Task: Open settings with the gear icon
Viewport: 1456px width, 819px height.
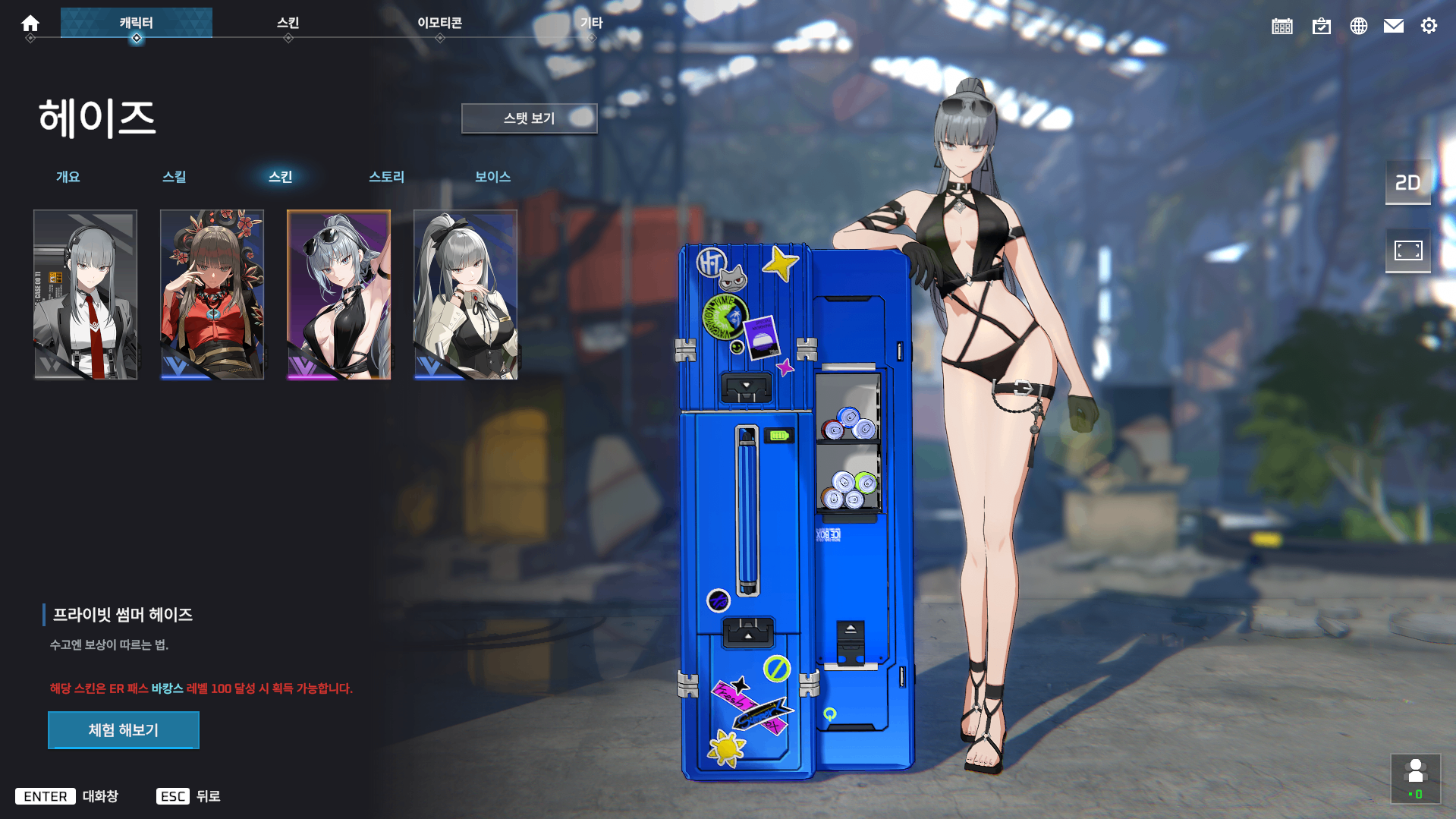Action: [x=1429, y=27]
